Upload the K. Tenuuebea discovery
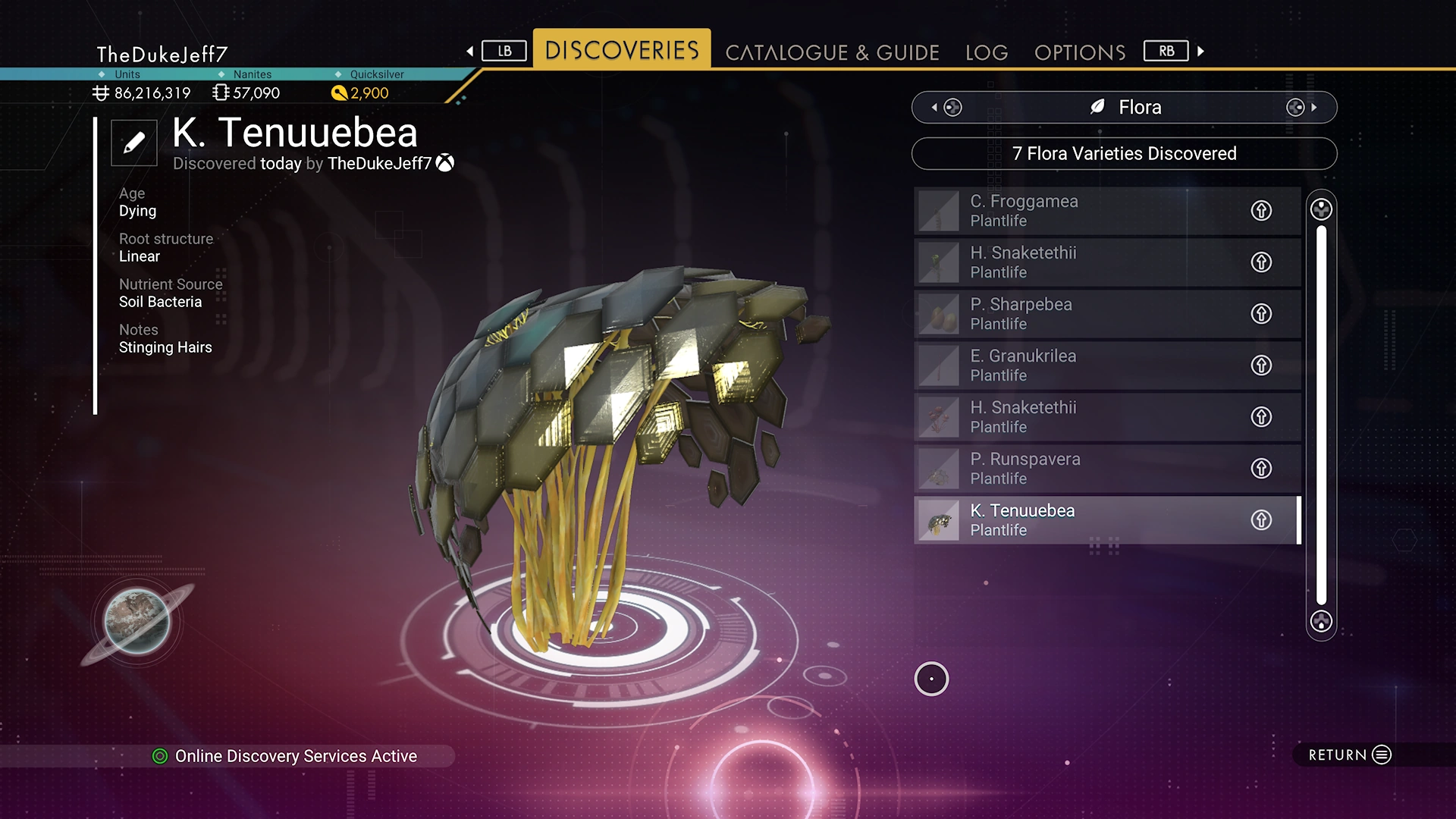 click(x=1261, y=520)
